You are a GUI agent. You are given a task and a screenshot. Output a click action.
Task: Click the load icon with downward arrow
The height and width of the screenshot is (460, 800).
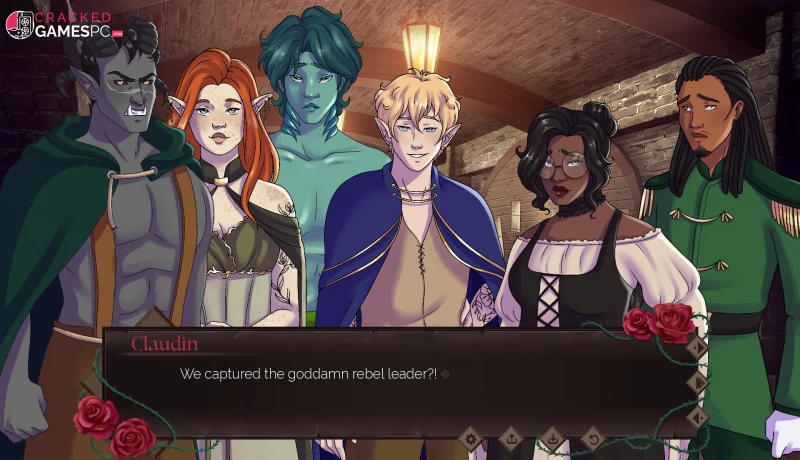pyautogui.click(x=551, y=438)
